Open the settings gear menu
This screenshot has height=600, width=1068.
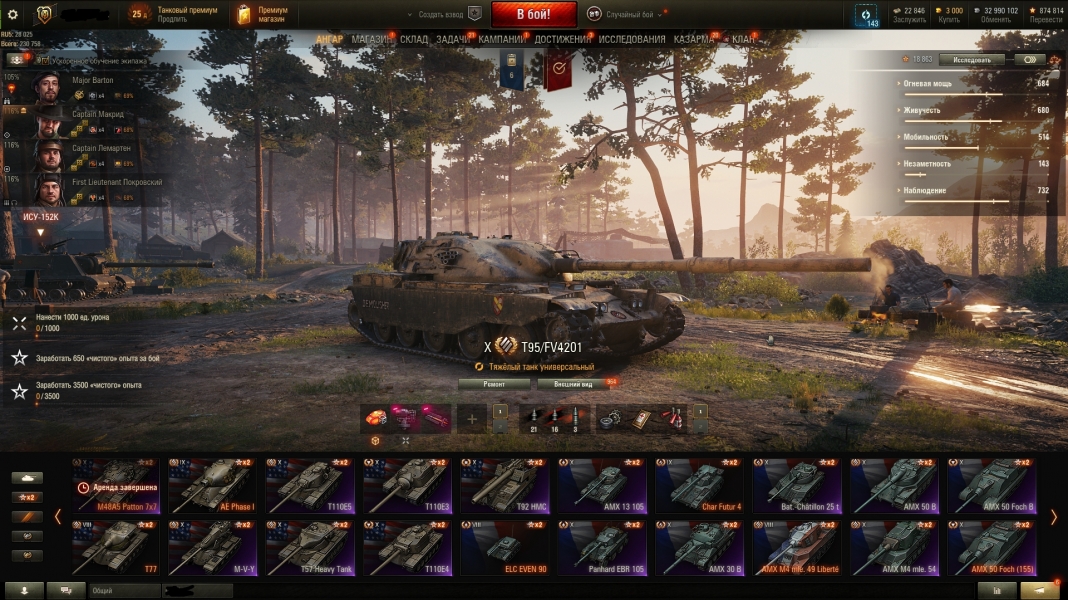(x=13, y=15)
